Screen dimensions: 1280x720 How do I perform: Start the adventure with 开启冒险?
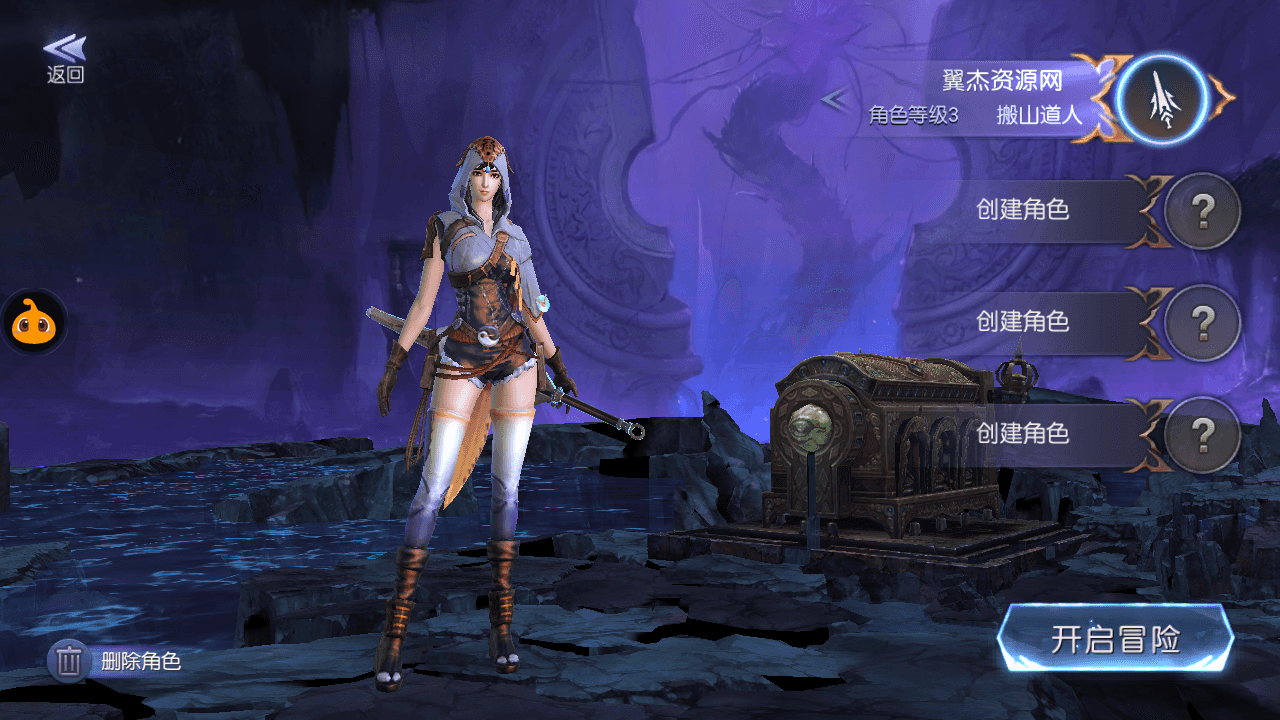pyautogui.click(x=1115, y=639)
